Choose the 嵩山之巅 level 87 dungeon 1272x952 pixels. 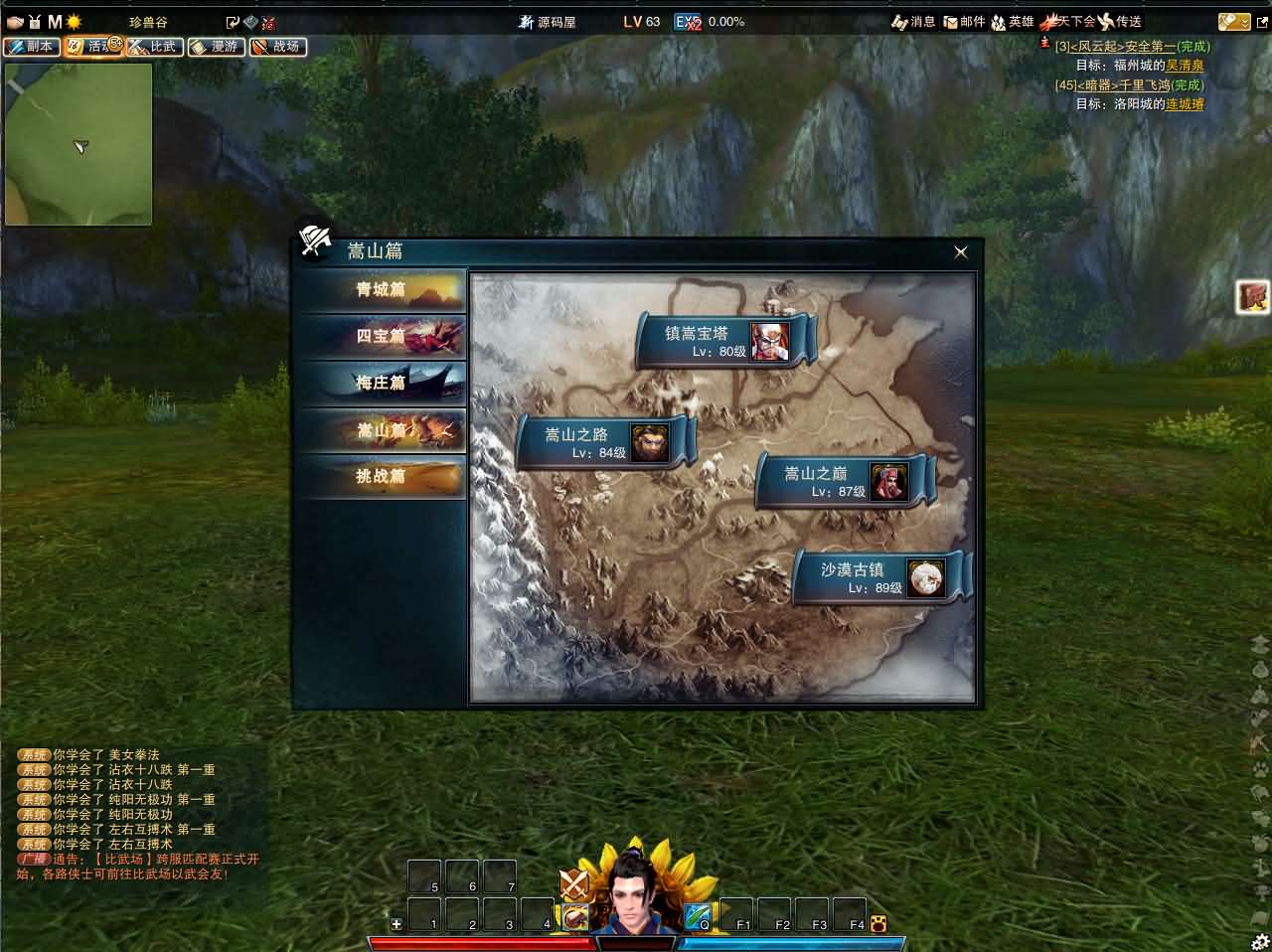click(844, 482)
